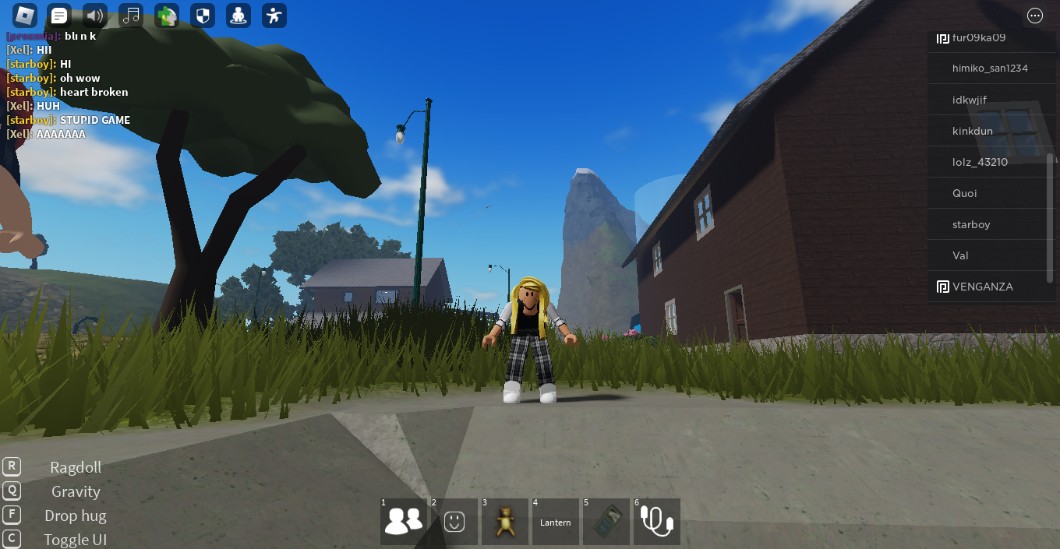Click player starboy in the leaderboard

tap(971, 224)
